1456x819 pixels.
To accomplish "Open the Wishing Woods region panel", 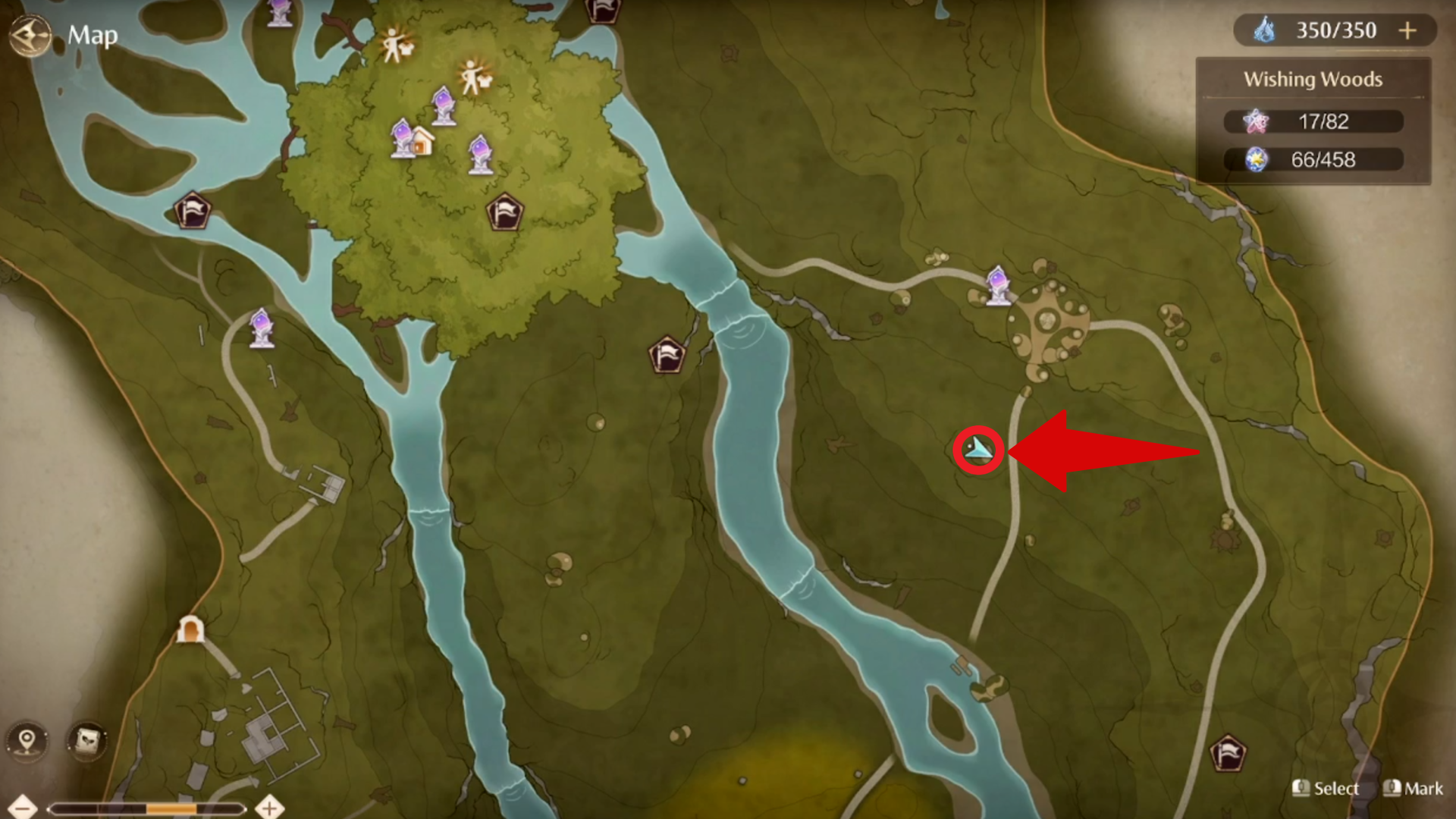I will point(1313,79).
